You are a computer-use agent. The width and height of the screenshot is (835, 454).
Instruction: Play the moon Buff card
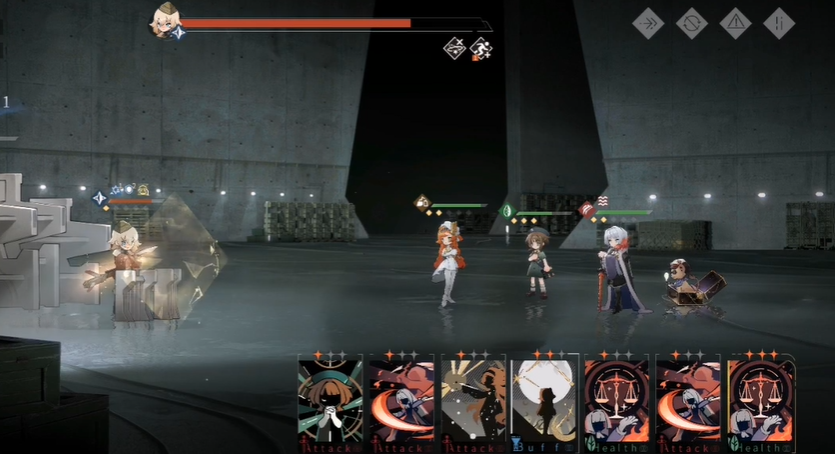coord(545,400)
